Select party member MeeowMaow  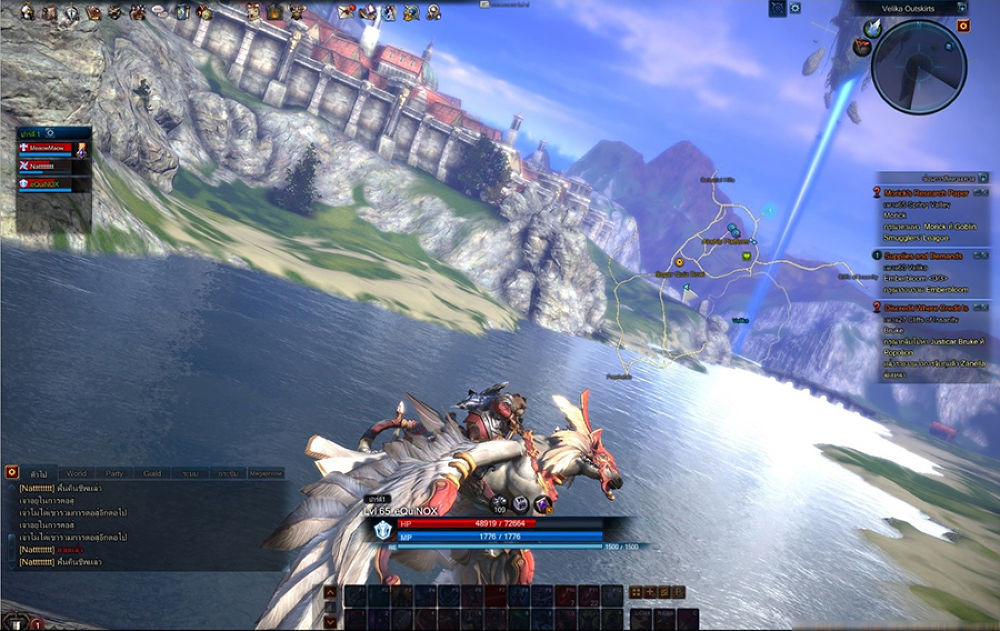tap(48, 147)
